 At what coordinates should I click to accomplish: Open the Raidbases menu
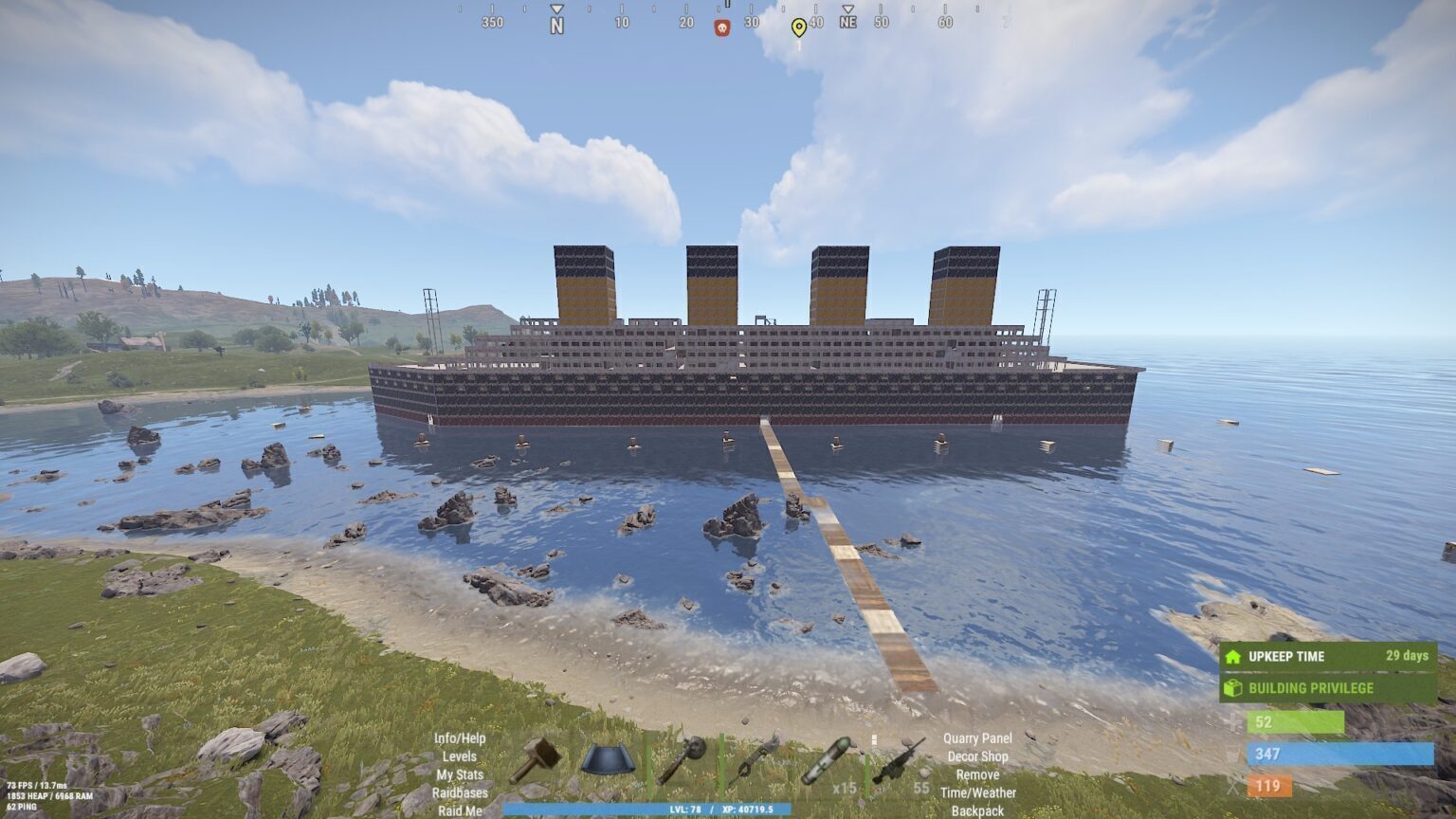click(x=460, y=792)
